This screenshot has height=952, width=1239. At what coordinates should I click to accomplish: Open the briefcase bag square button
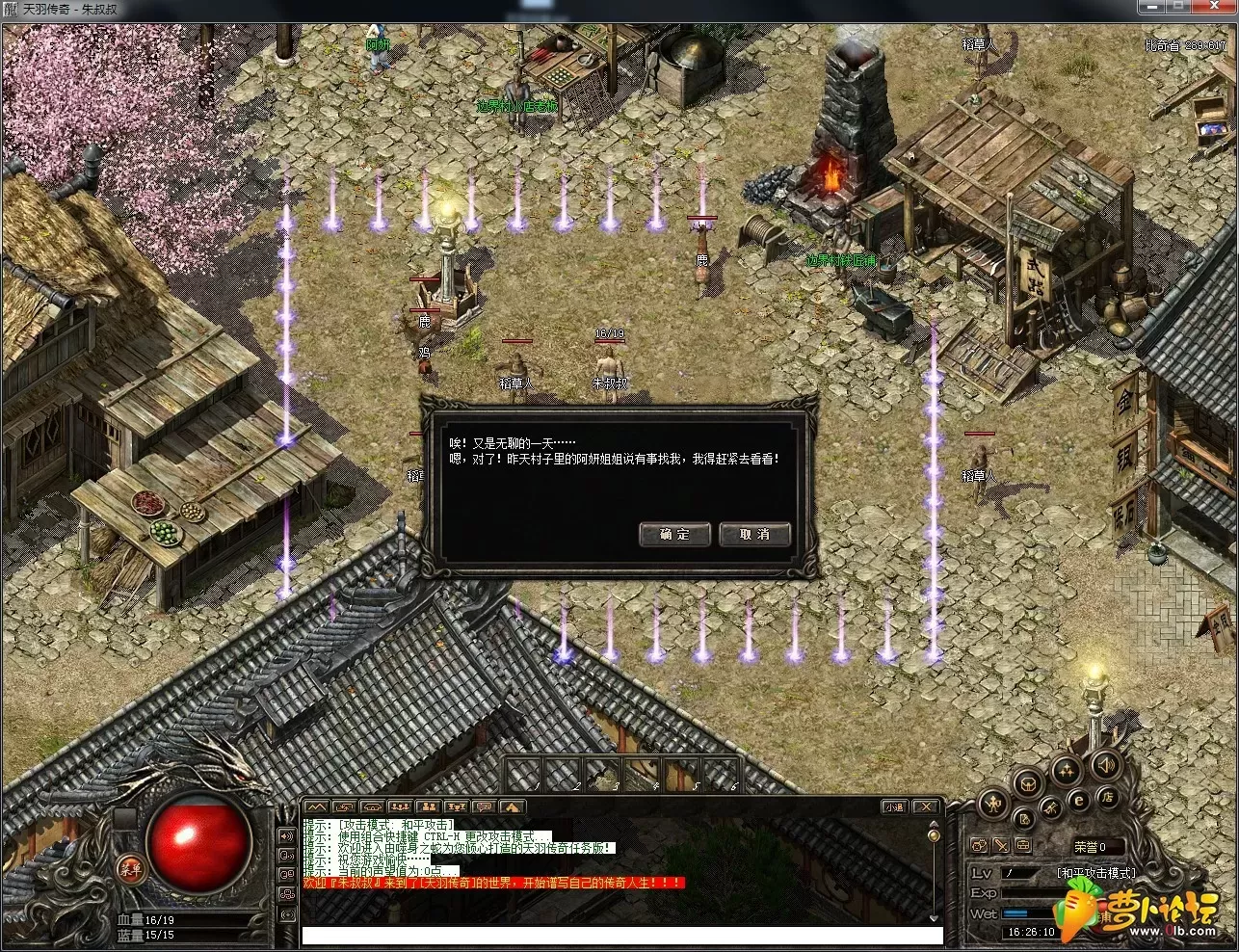pos(1023,846)
